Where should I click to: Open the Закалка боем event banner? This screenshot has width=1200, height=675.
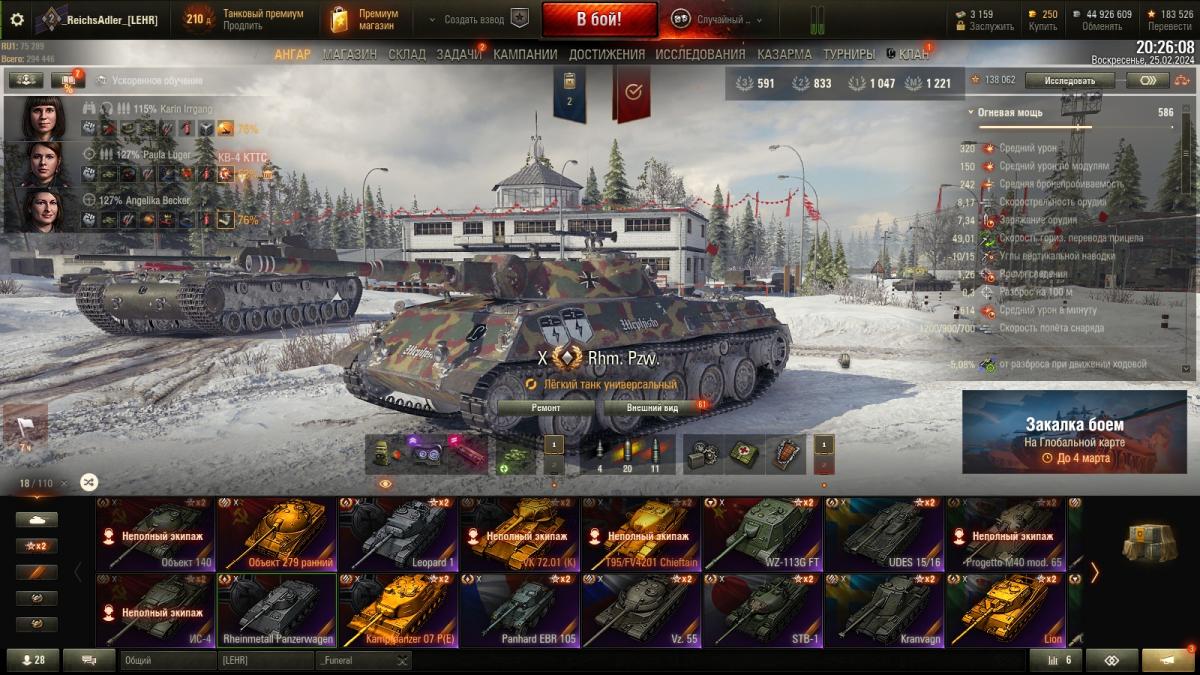(1074, 431)
